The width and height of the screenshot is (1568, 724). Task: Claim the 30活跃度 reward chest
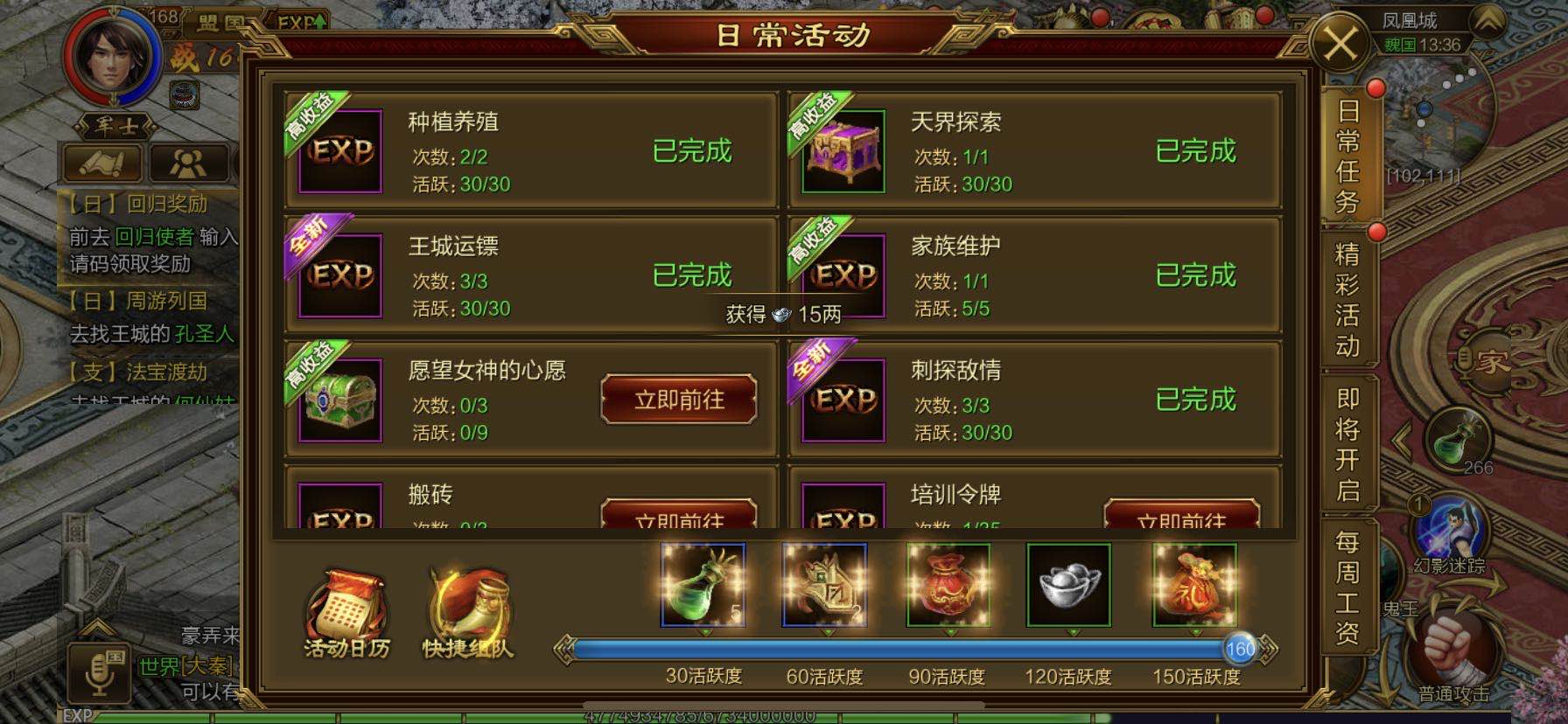pos(703,584)
